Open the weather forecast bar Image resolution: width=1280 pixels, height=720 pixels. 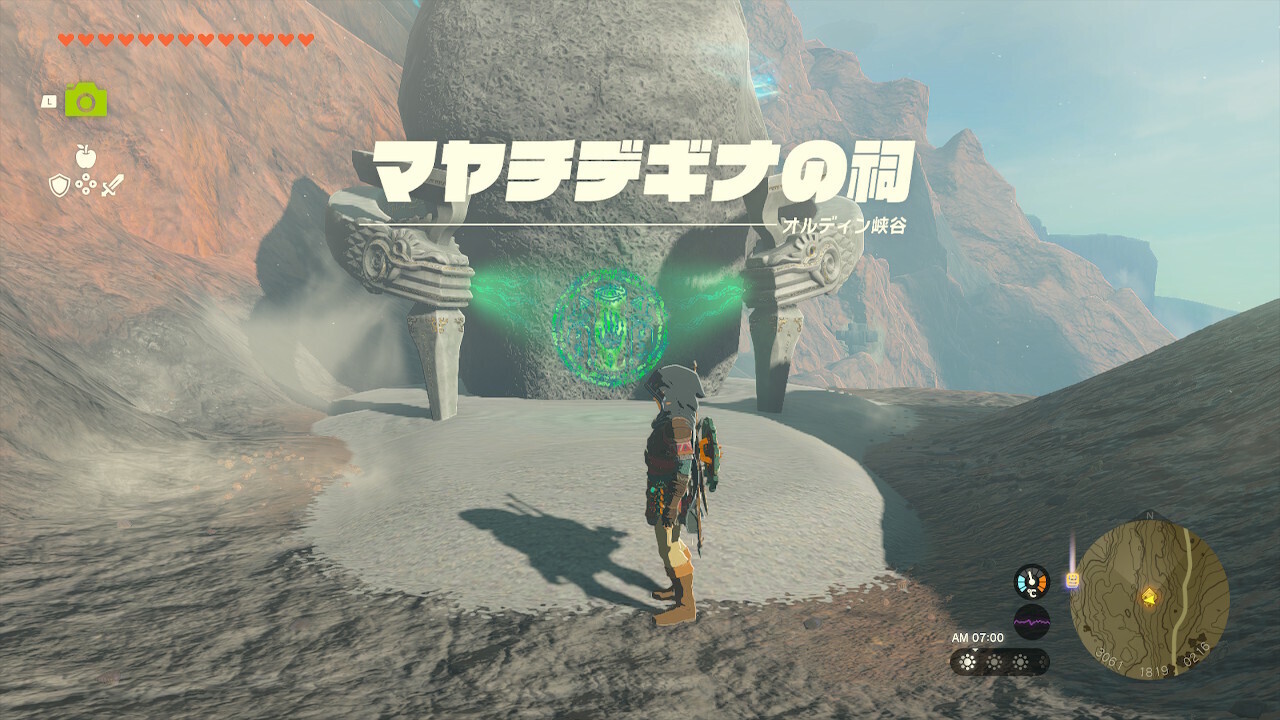click(999, 662)
